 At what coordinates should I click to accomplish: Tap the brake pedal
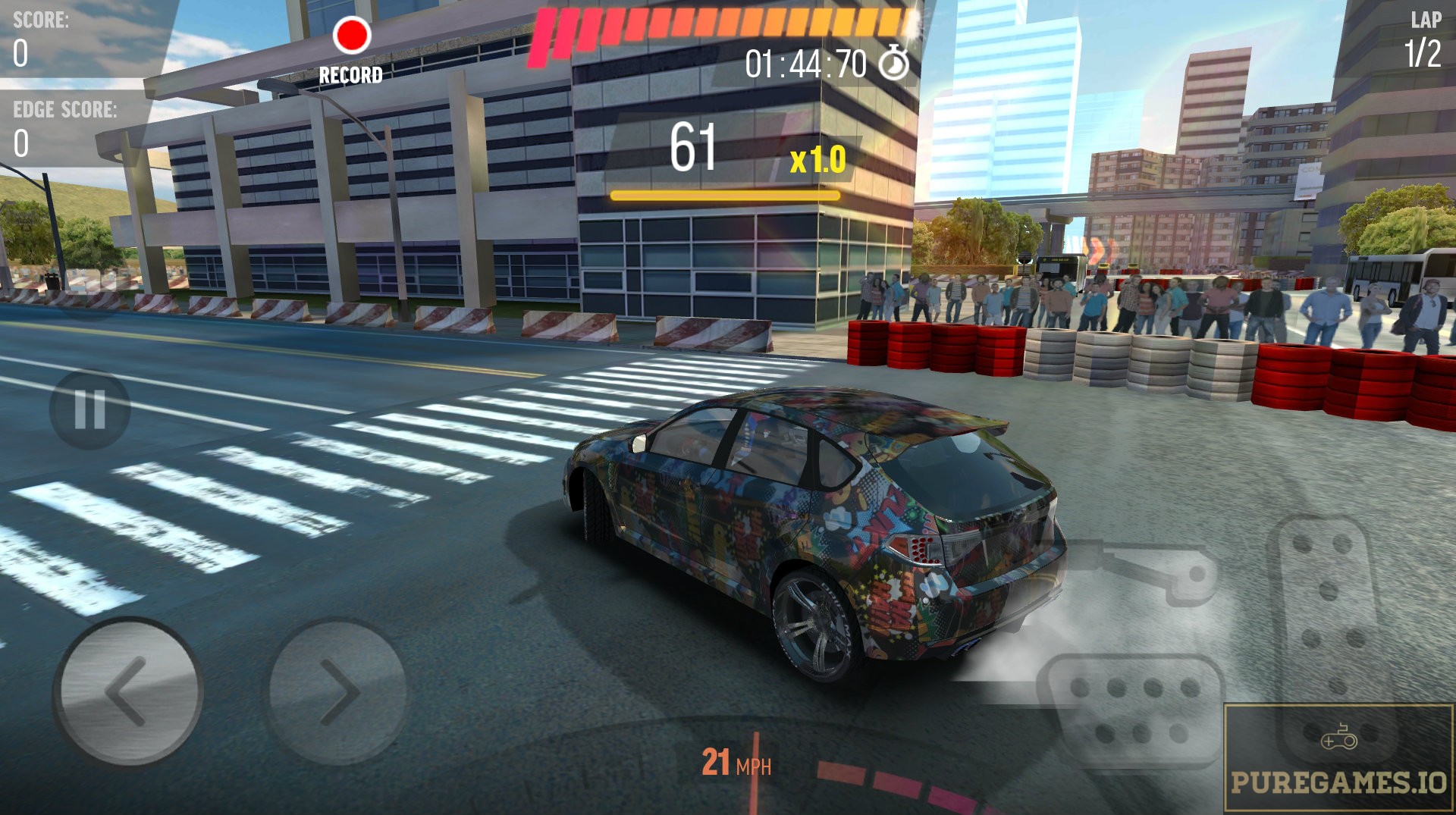1130,709
